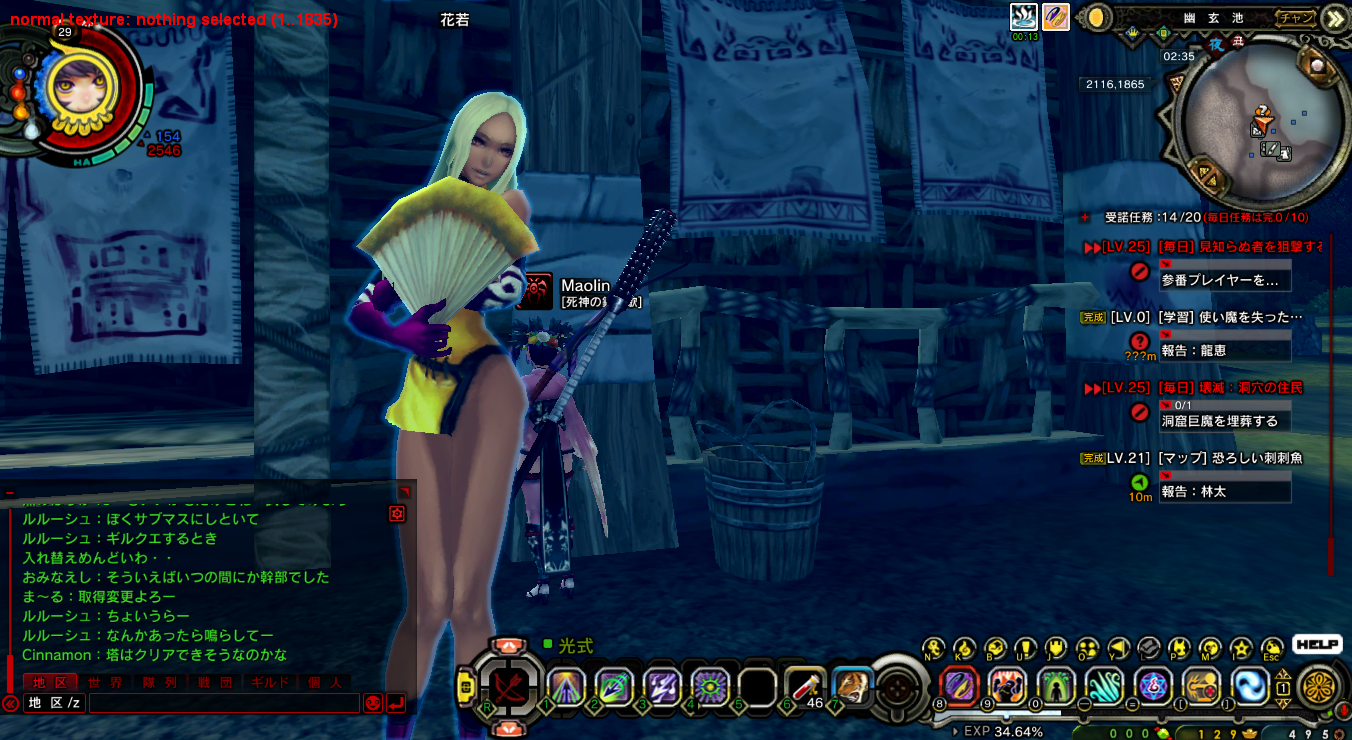Activate the blue swirl skill icon
The image size is (1352, 740).
click(x=1250, y=686)
